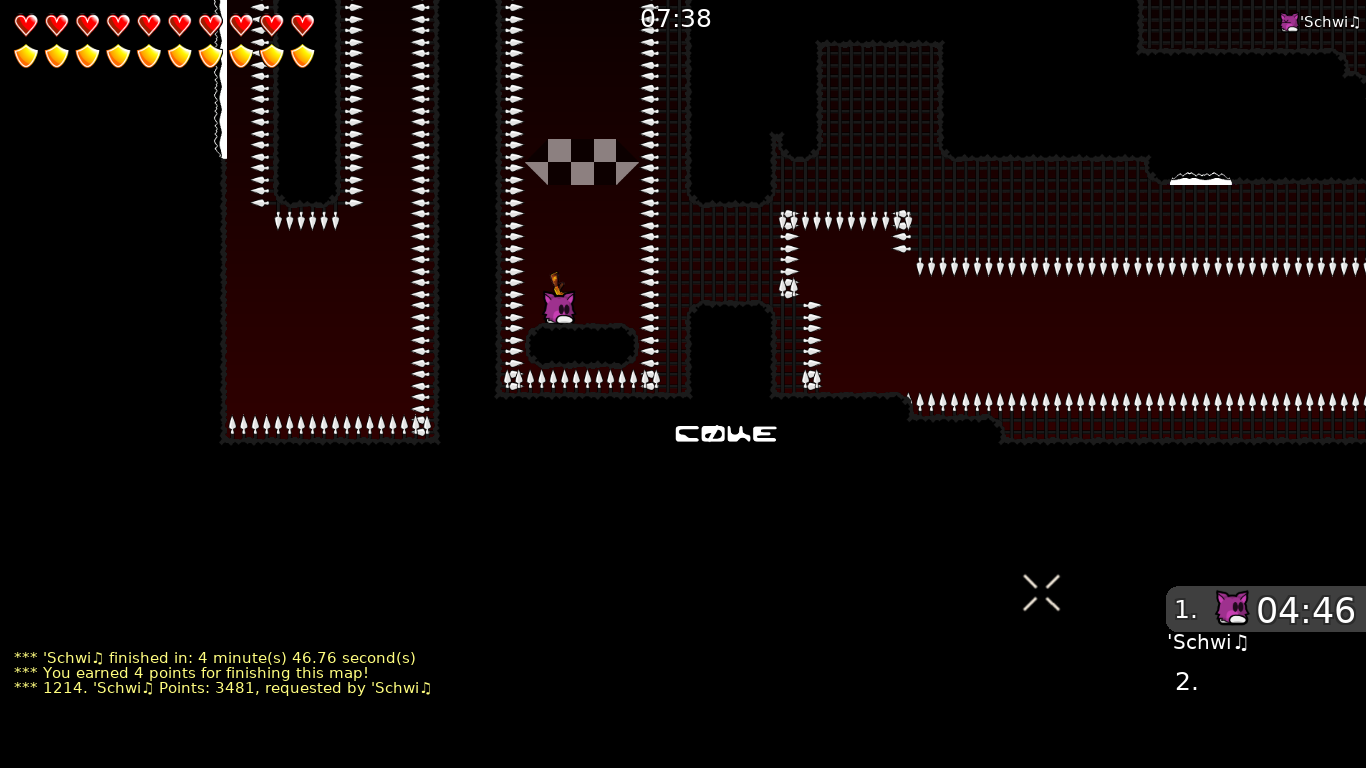The height and width of the screenshot is (768, 1366).
Task: Click the points earned chat line
Action: pyautogui.click(x=188, y=673)
